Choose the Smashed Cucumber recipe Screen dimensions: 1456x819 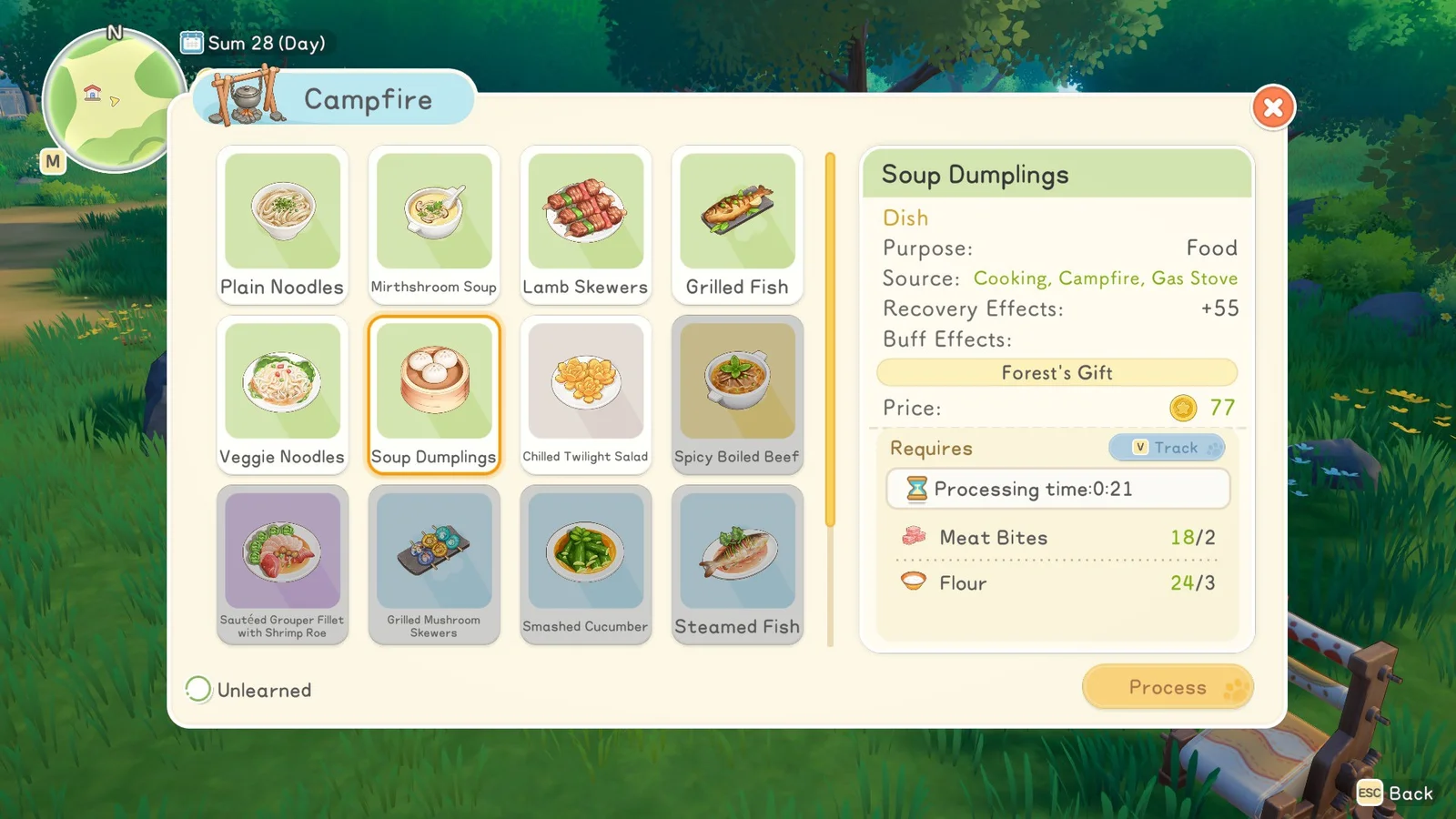pos(586,564)
